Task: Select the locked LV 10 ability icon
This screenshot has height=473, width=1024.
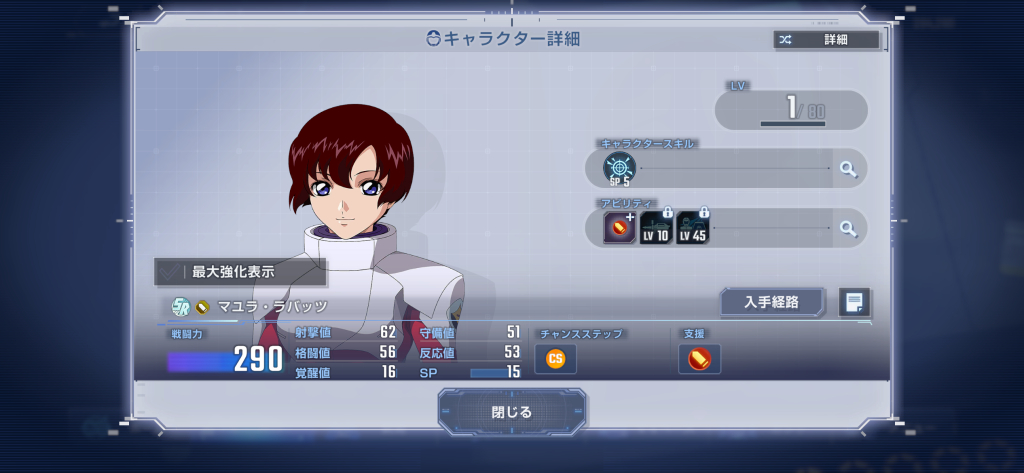Action: pos(656,229)
